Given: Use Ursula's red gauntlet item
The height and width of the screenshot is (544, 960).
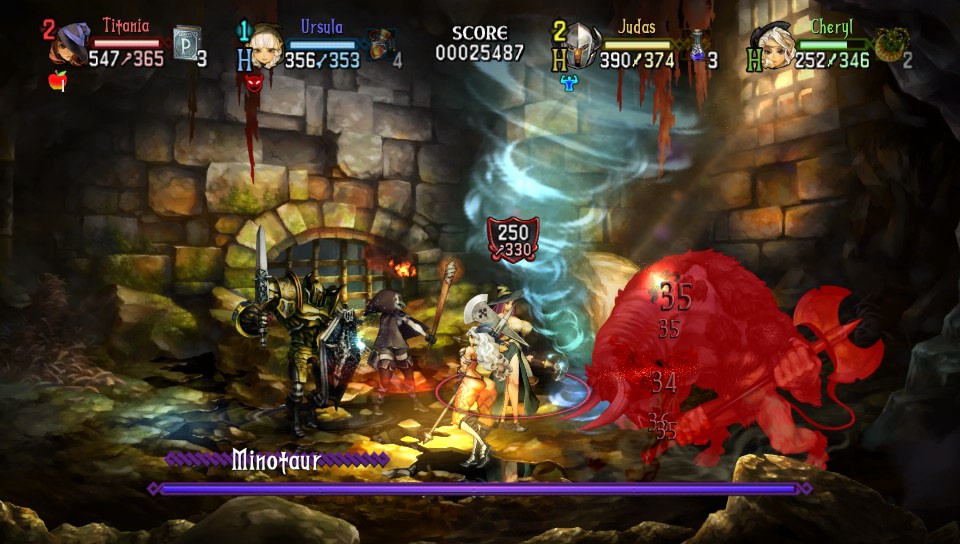Looking at the screenshot, I should [377, 45].
